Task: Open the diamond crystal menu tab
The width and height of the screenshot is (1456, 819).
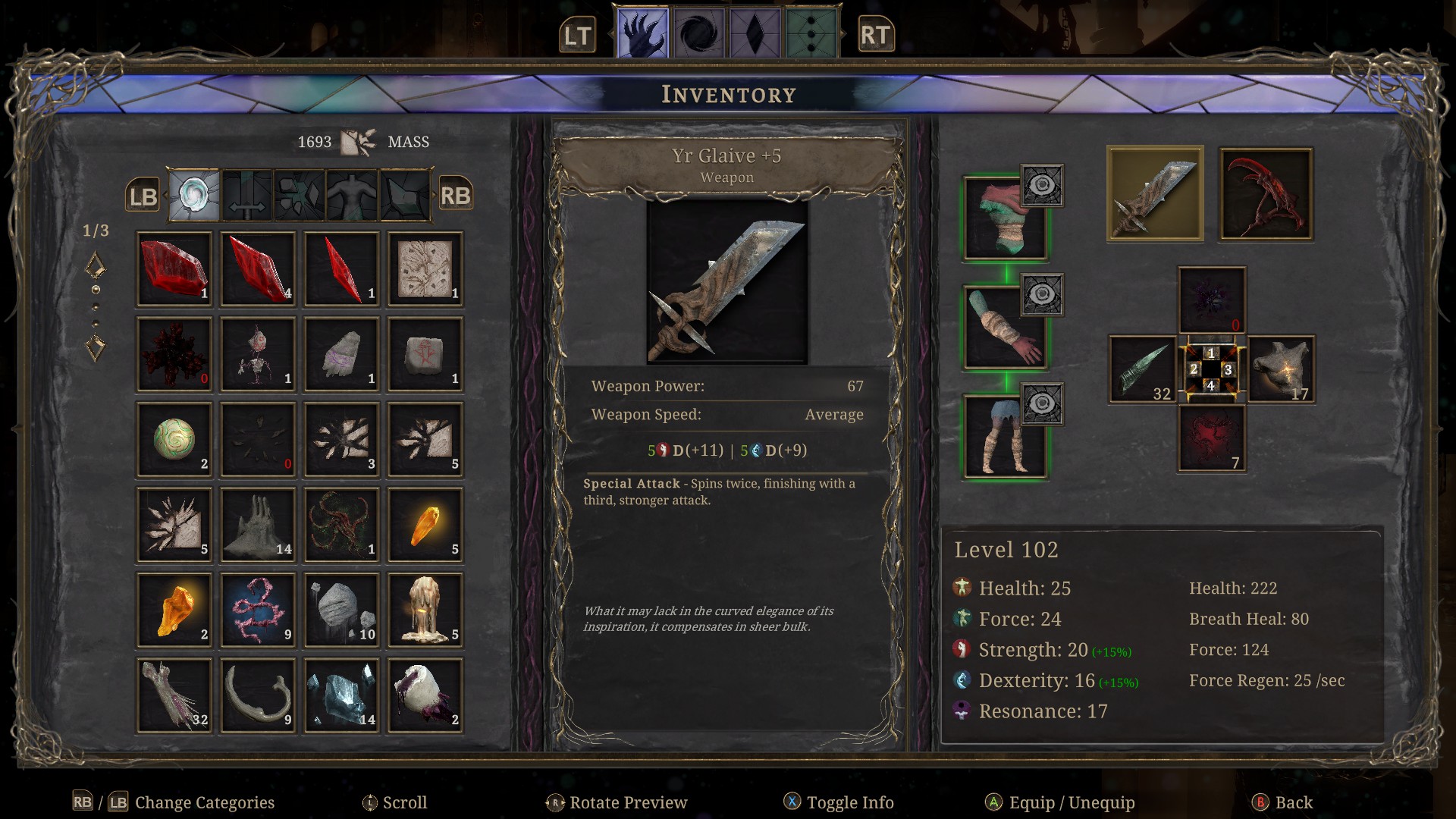Action: pyautogui.click(x=755, y=34)
